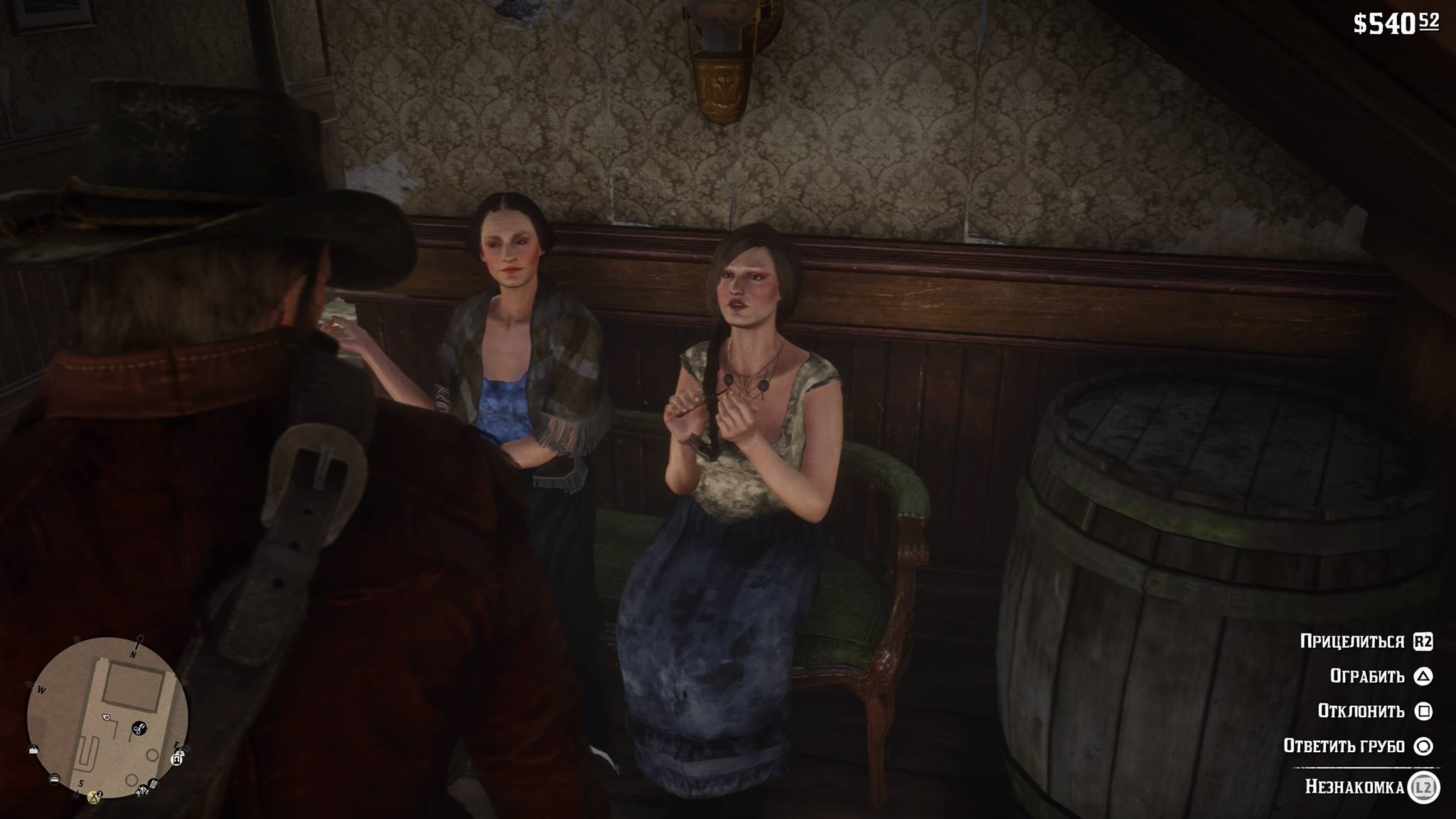Select the player marker arrow on minimap

tap(105, 717)
